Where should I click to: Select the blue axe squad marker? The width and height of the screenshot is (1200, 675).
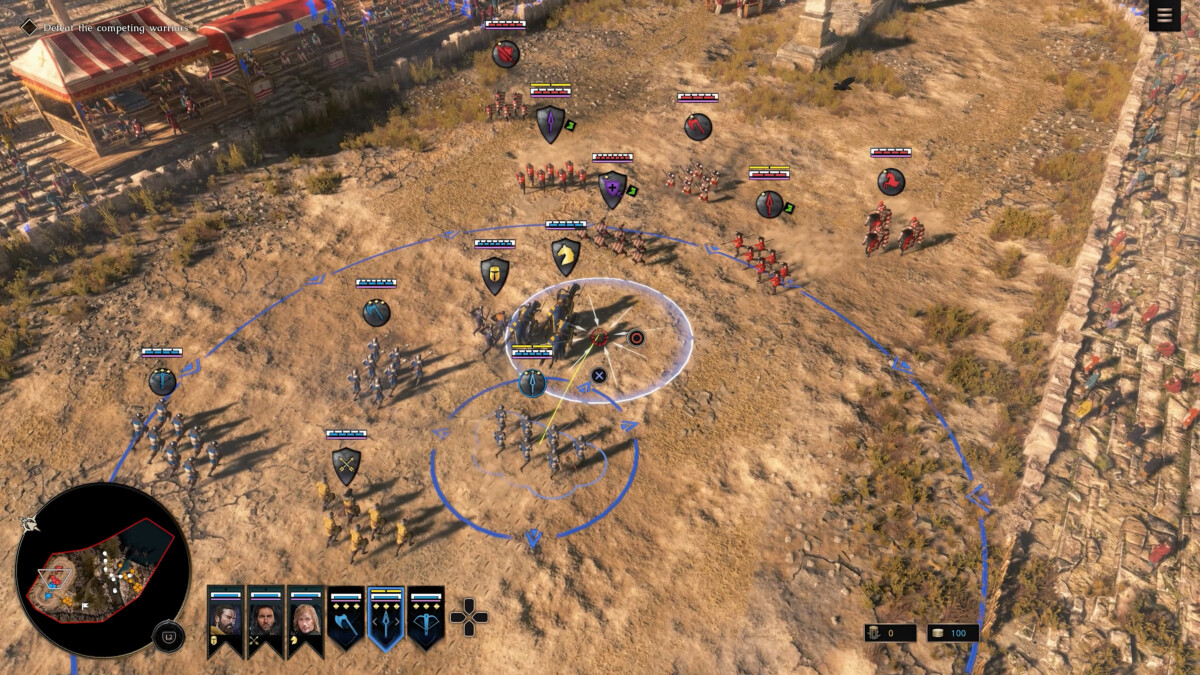click(377, 313)
